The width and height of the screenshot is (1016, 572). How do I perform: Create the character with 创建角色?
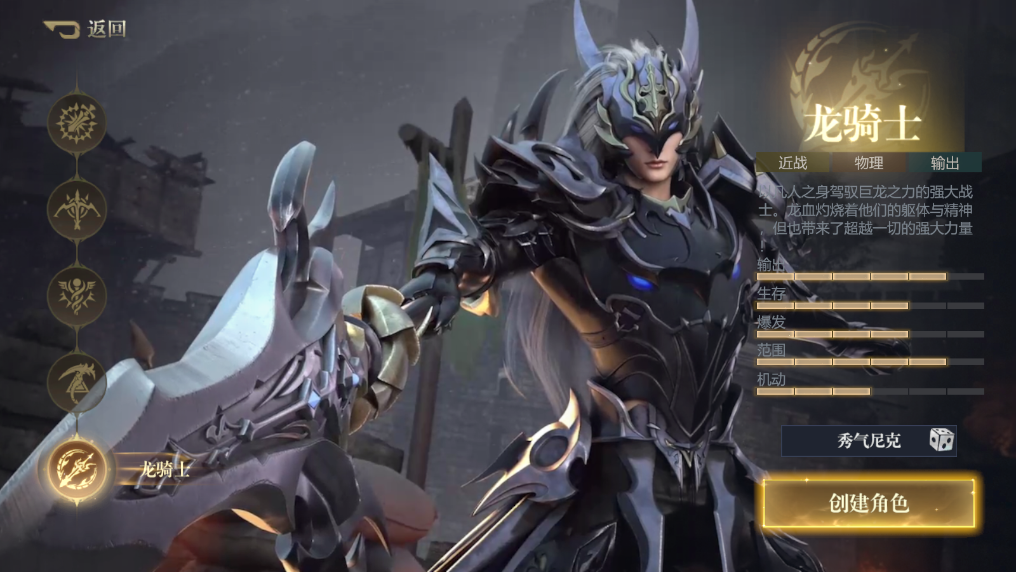pos(868,503)
